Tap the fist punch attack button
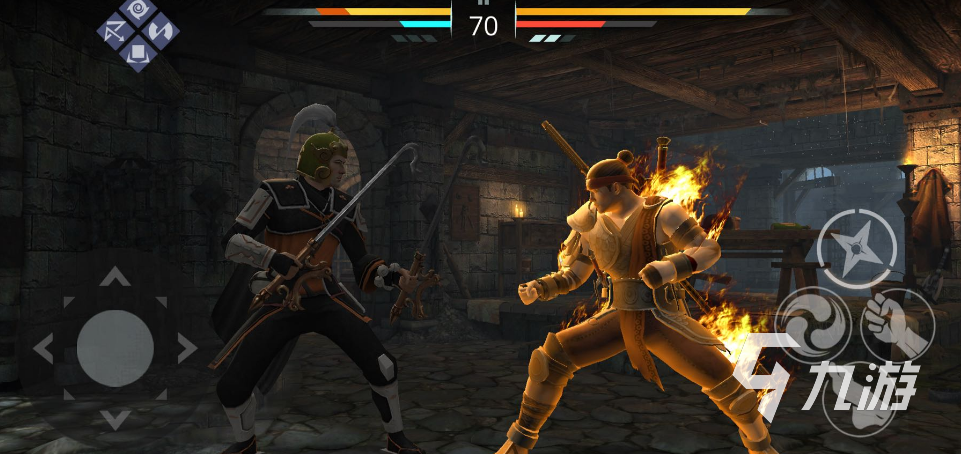 click(896, 324)
